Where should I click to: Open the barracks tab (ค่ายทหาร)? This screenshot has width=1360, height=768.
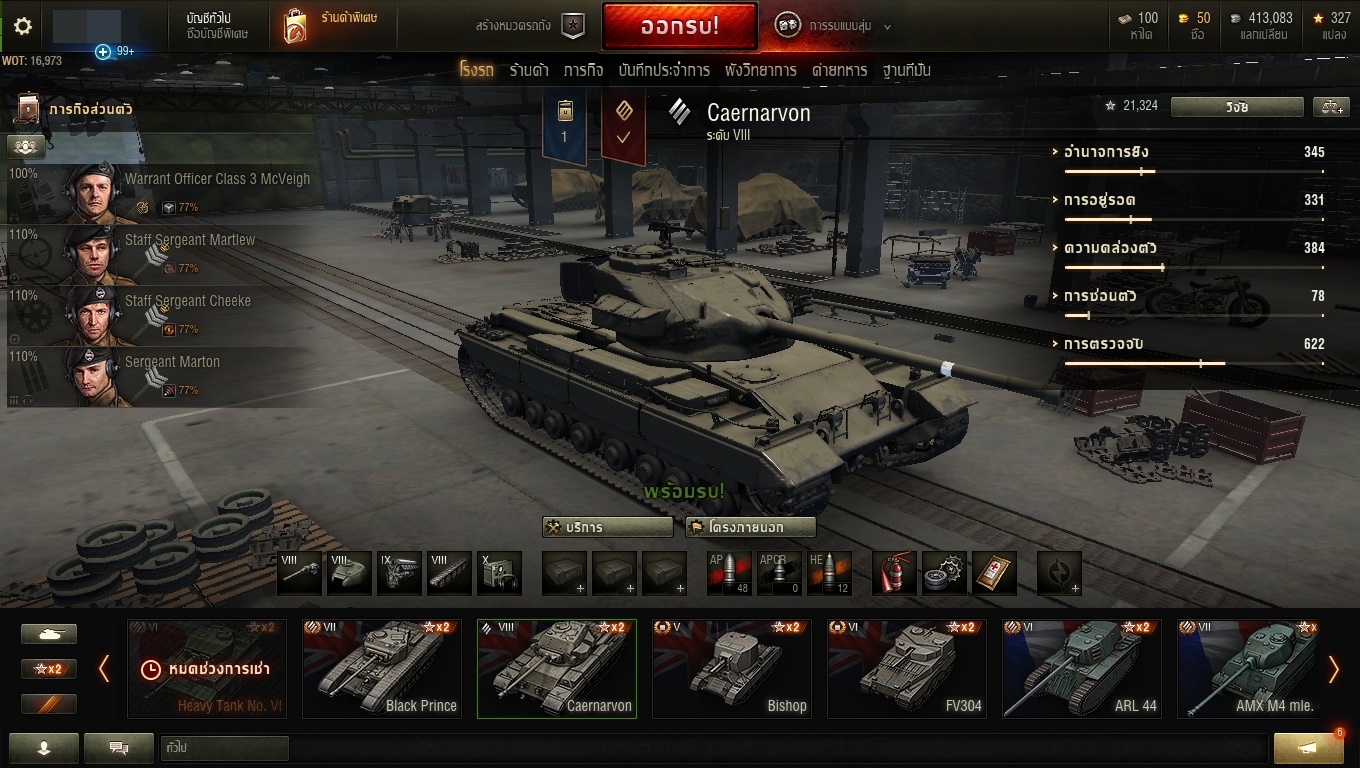pyautogui.click(x=839, y=70)
